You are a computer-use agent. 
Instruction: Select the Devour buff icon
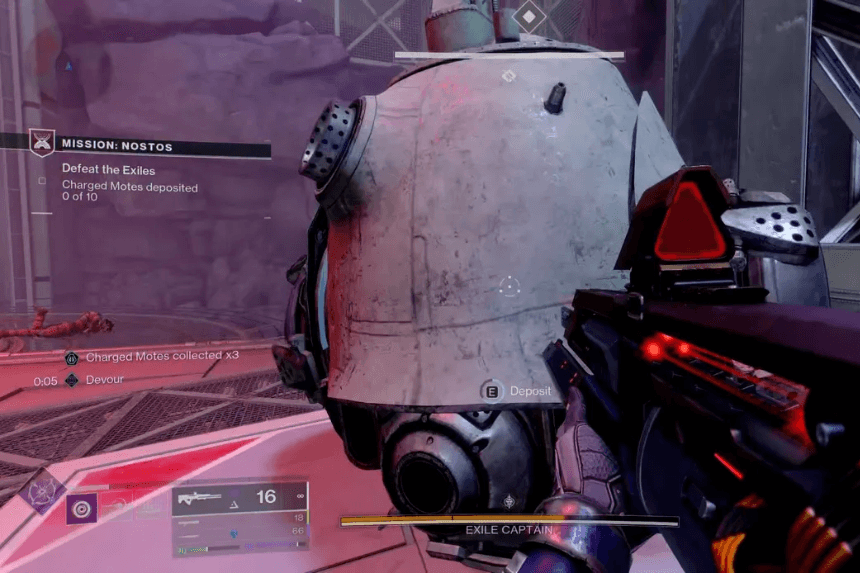tap(71, 381)
